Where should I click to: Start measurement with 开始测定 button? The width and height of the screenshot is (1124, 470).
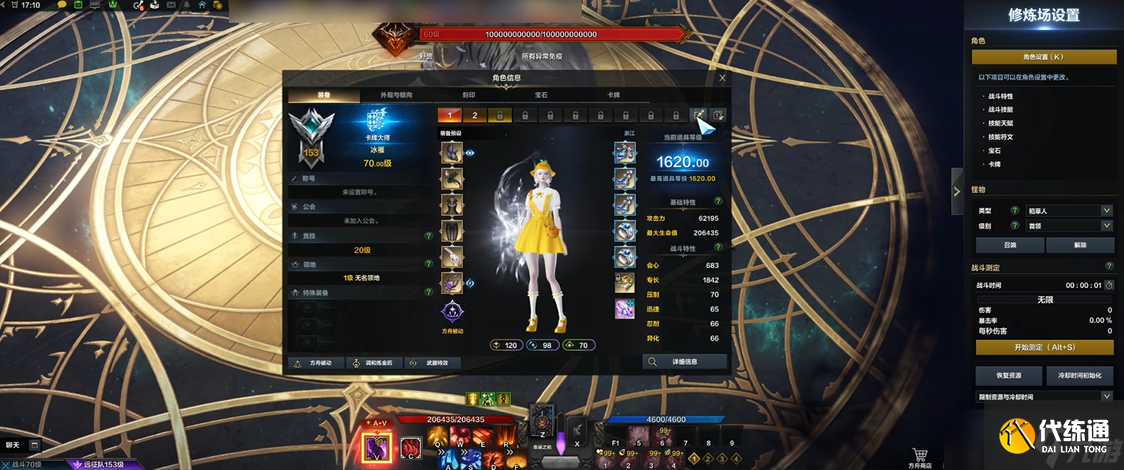1043,347
